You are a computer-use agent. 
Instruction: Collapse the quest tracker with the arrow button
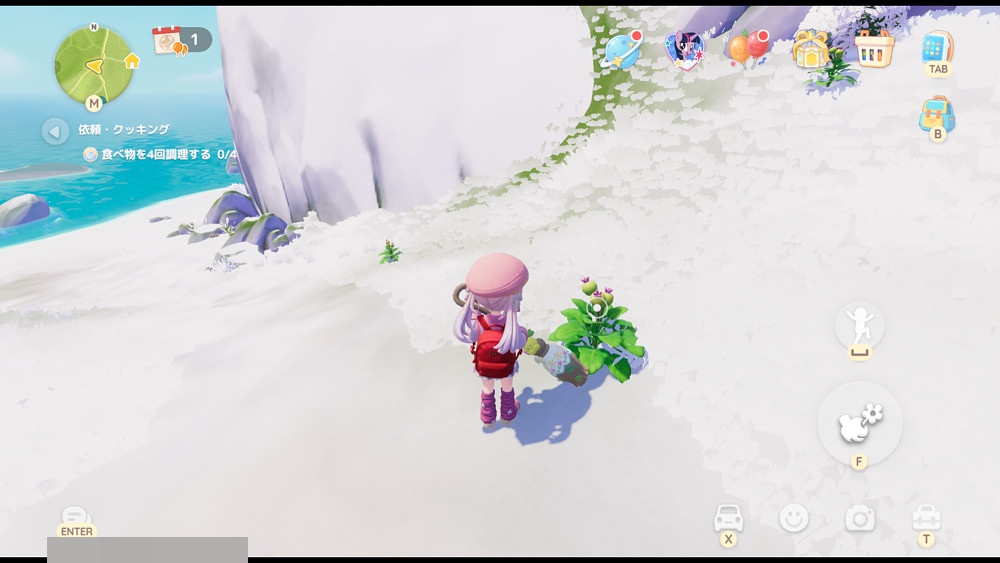click(x=56, y=130)
